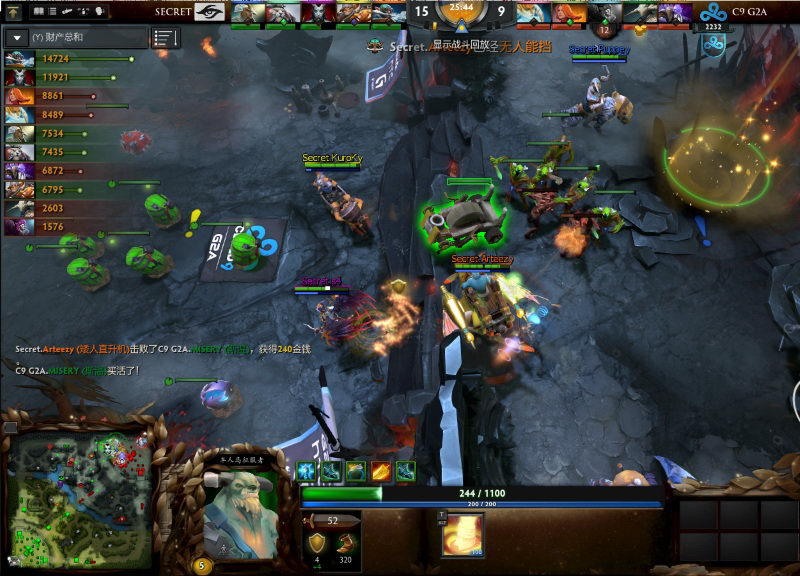Toggle the list view button beside the dropdown
800x576 pixels.
click(164, 38)
